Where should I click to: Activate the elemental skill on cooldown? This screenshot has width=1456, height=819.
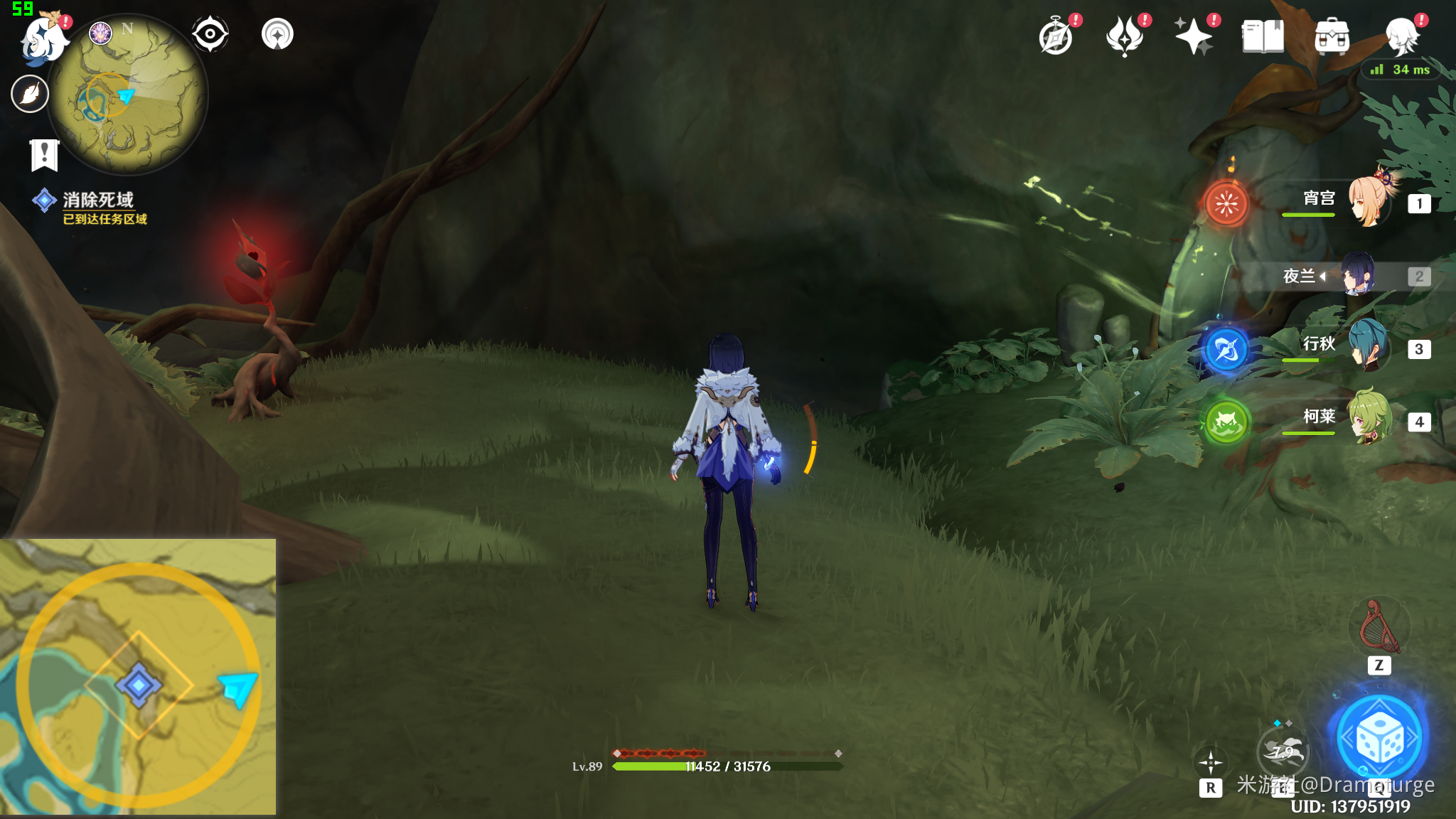tap(1283, 751)
